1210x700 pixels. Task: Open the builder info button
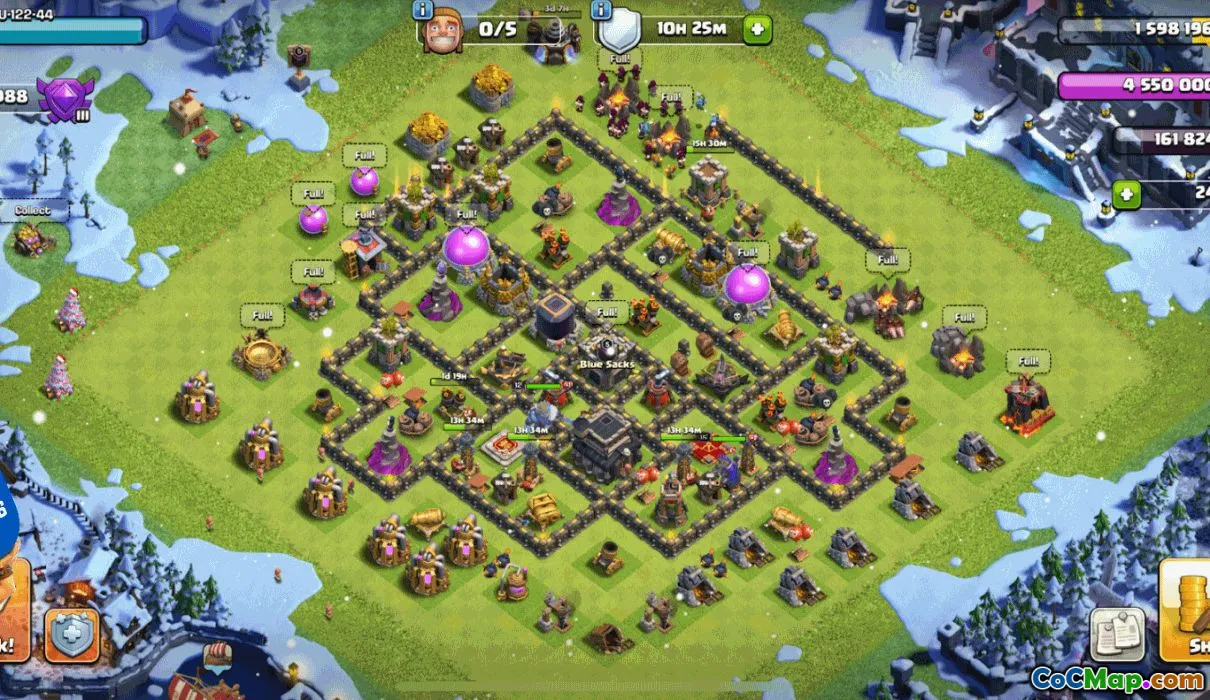(x=423, y=12)
